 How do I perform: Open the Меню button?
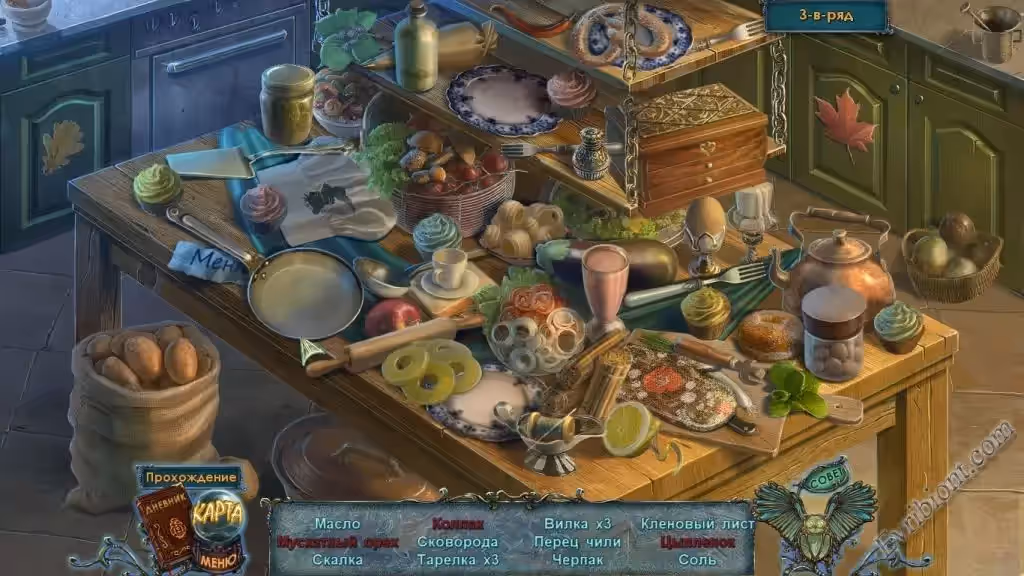(x=218, y=560)
